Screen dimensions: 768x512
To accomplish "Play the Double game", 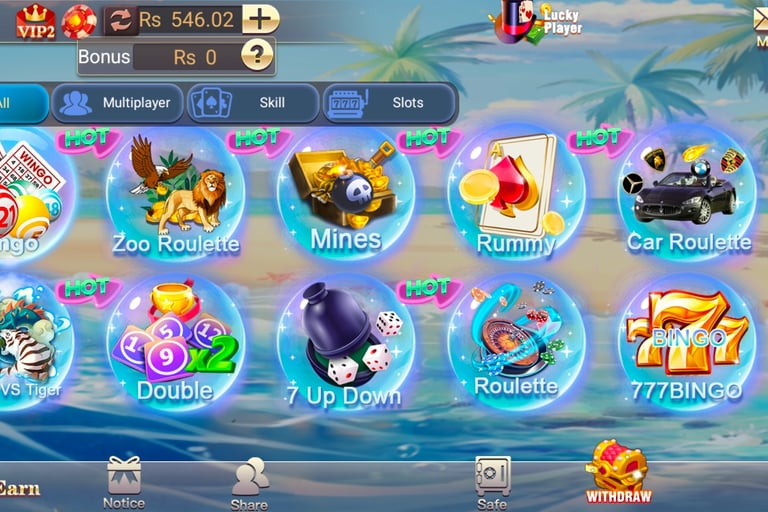I will pos(175,343).
